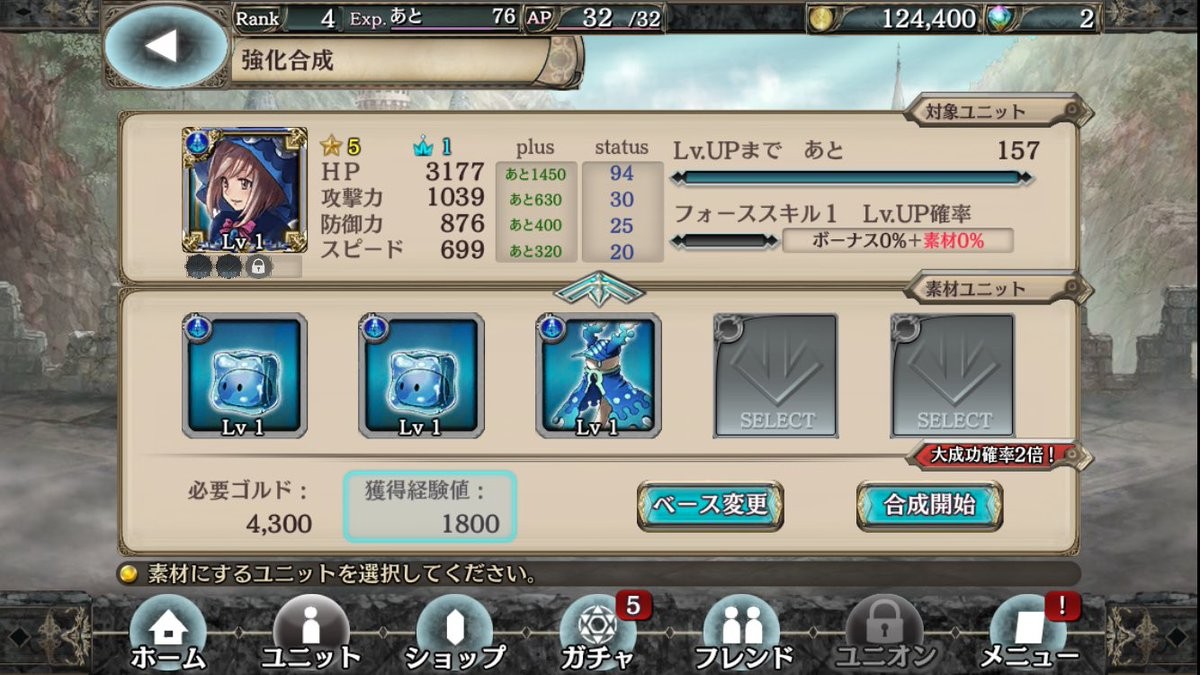
Task: Start synthesis with 合成開始 button
Action: (x=929, y=505)
